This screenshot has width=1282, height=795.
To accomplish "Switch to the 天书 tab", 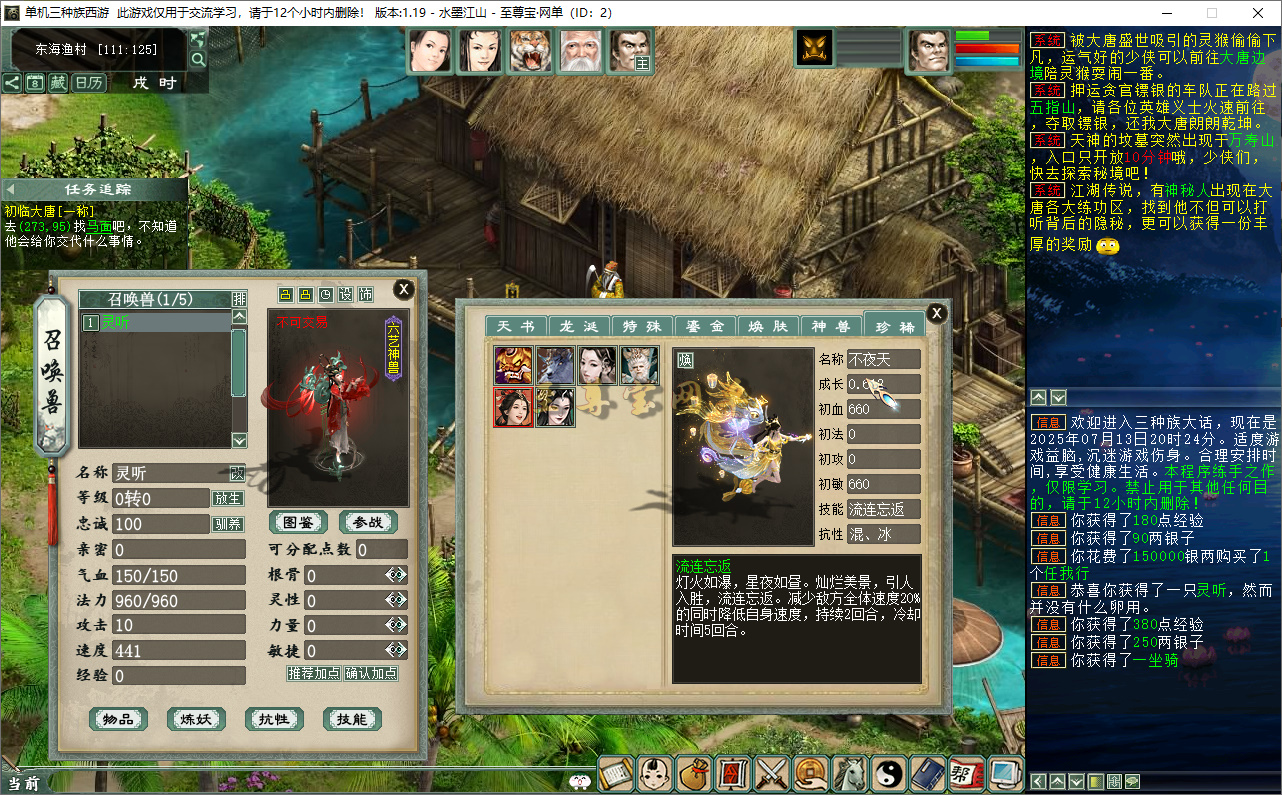I will pyautogui.click(x=515, y=327).
